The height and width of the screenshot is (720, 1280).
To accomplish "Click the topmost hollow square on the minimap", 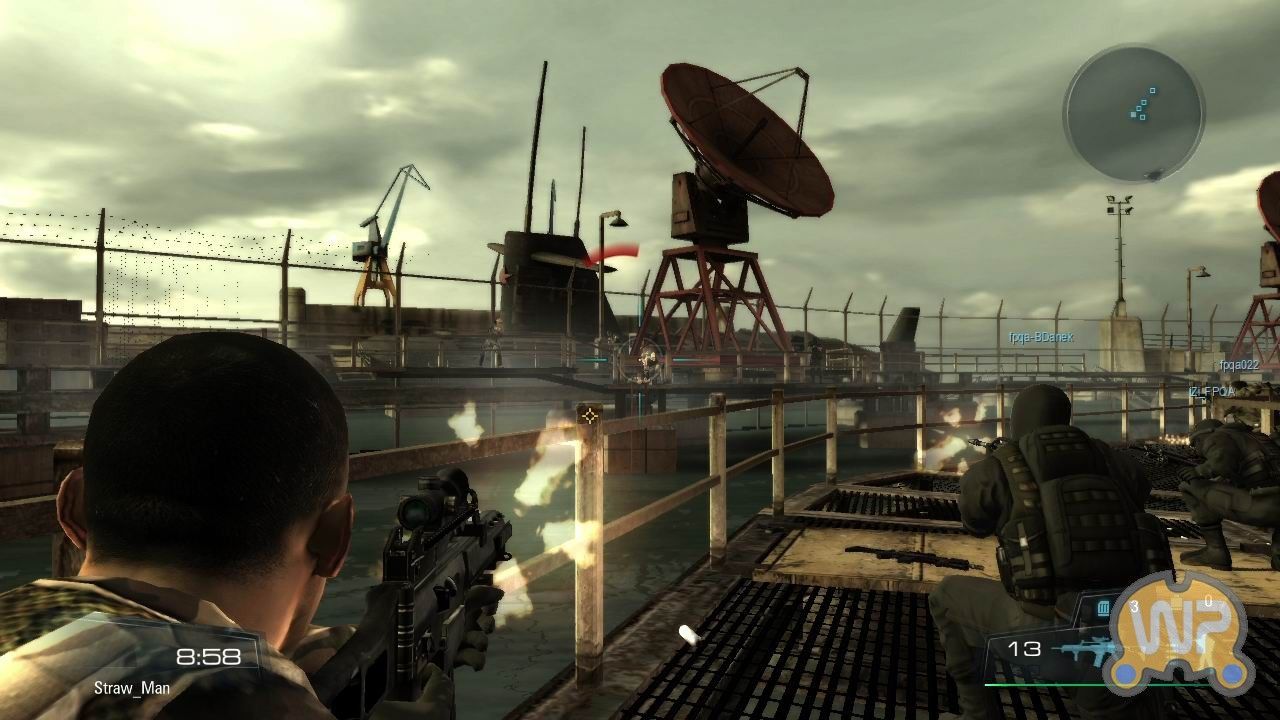I will (x=1153, y=91).
